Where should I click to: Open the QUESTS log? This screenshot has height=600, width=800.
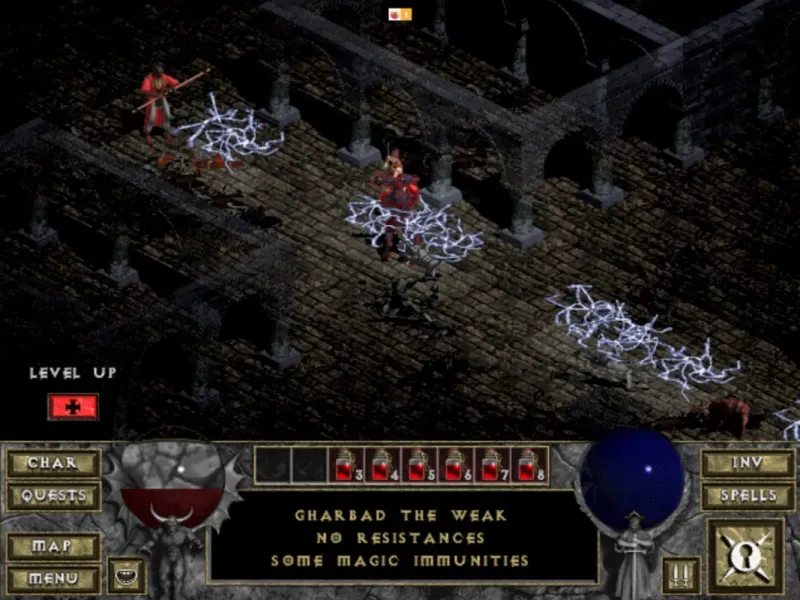pos(52,495)
